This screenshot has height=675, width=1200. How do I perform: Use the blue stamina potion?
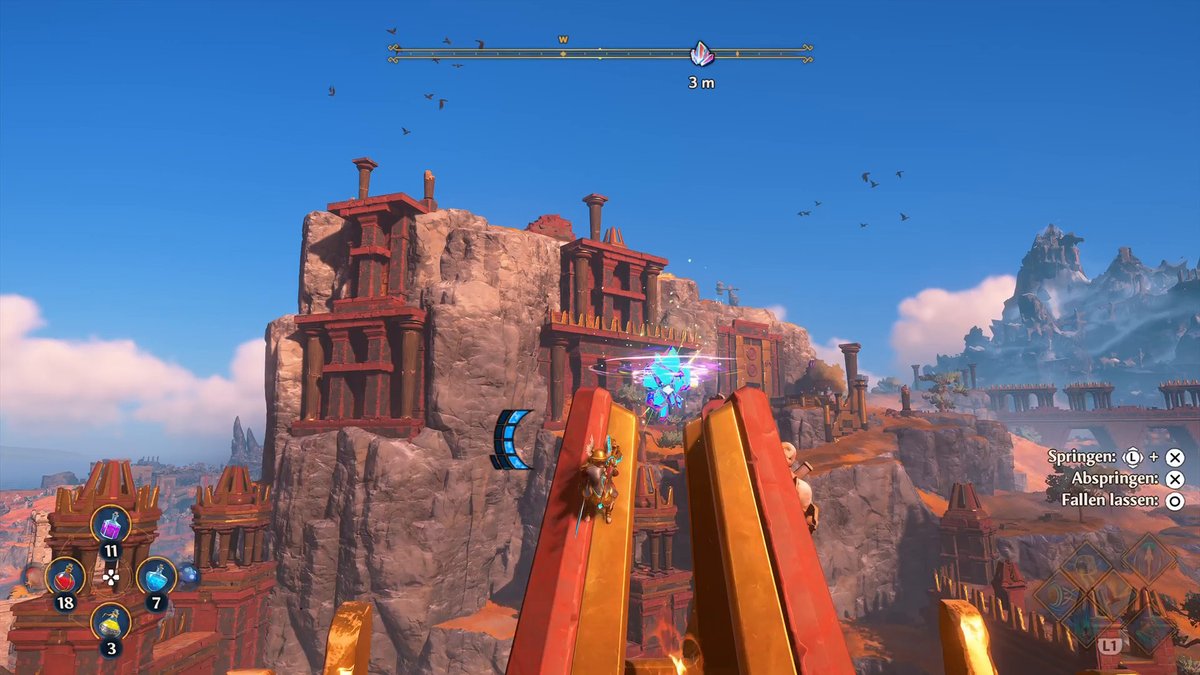pos(156,576)
